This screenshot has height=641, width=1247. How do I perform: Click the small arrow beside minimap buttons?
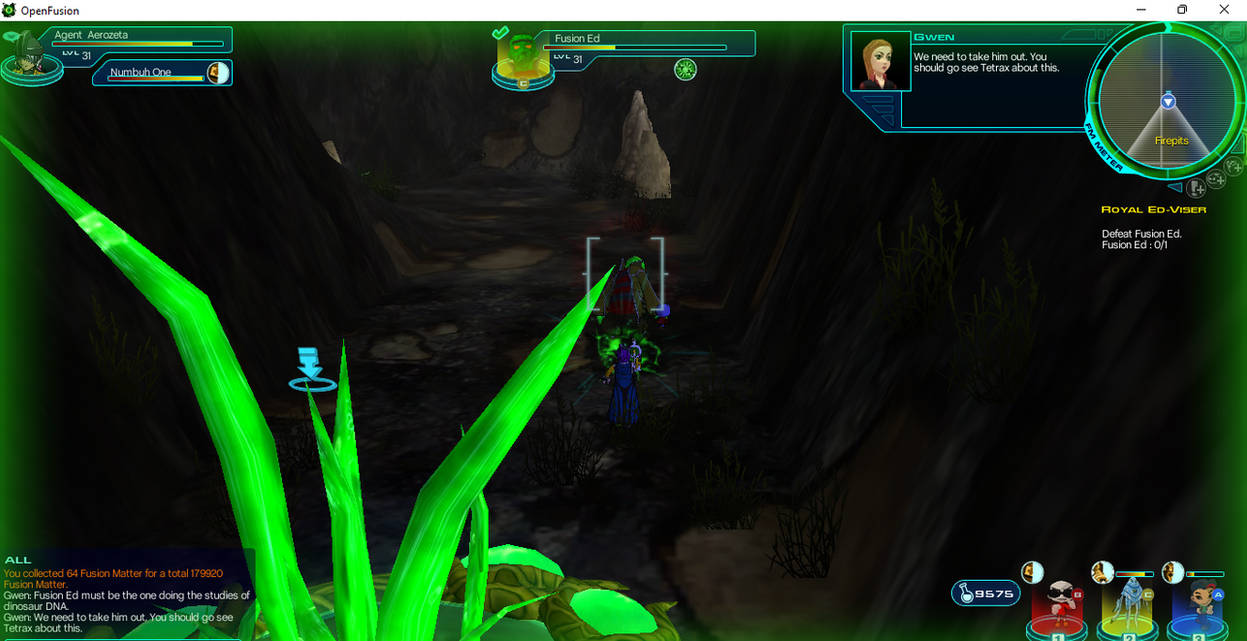click(1176, 187)
